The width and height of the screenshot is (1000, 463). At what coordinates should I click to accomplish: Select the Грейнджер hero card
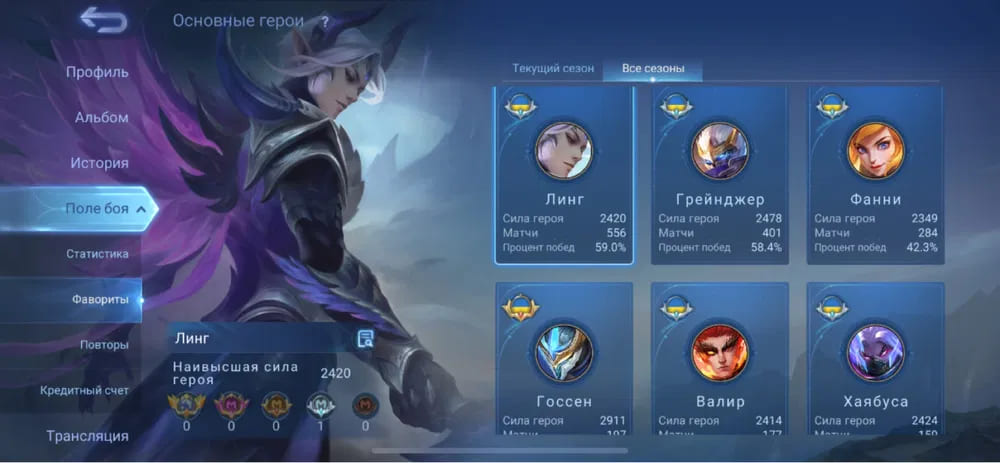click(720, 175)
